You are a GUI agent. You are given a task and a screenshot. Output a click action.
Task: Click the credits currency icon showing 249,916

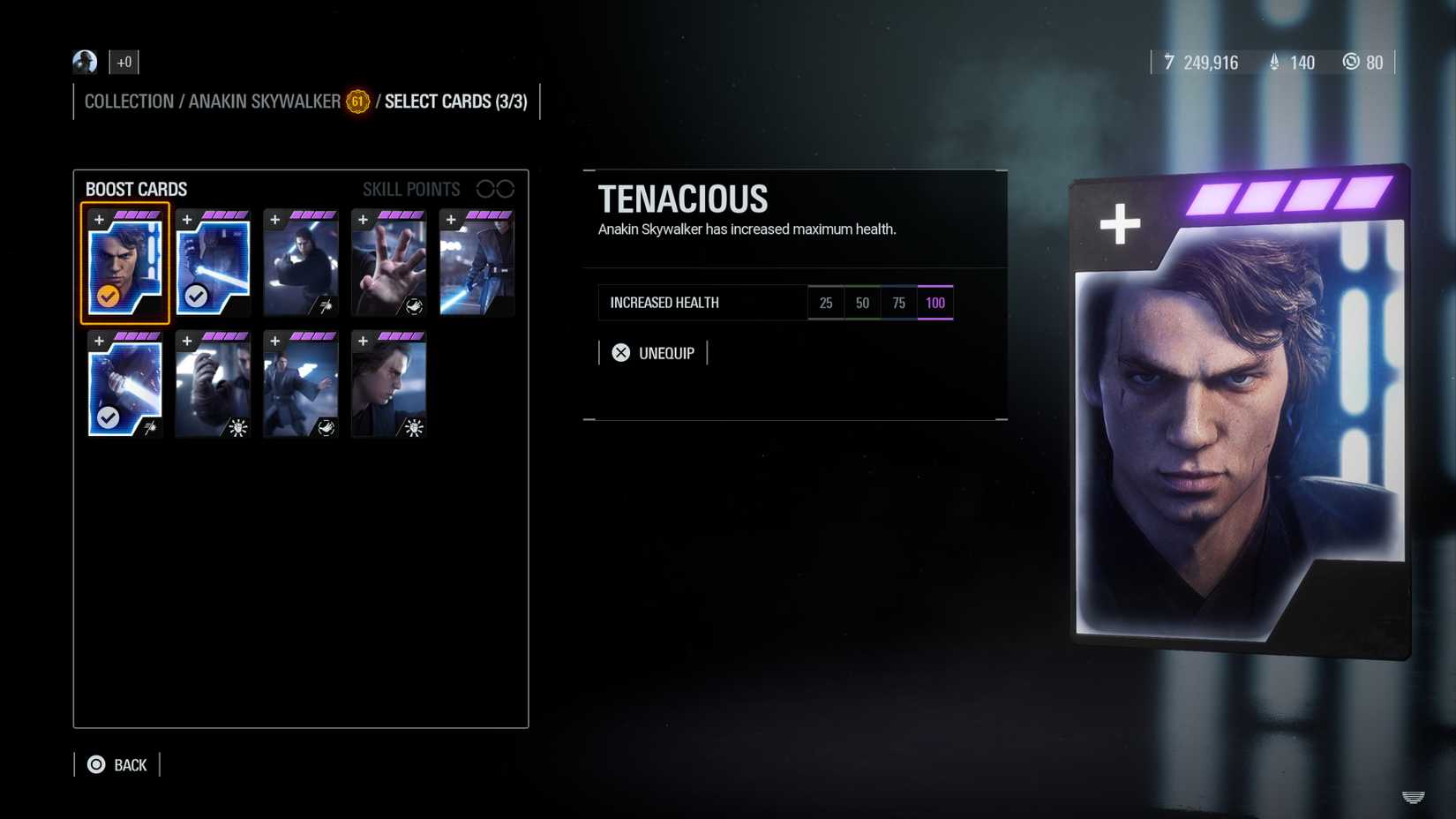coord(1169,63)
